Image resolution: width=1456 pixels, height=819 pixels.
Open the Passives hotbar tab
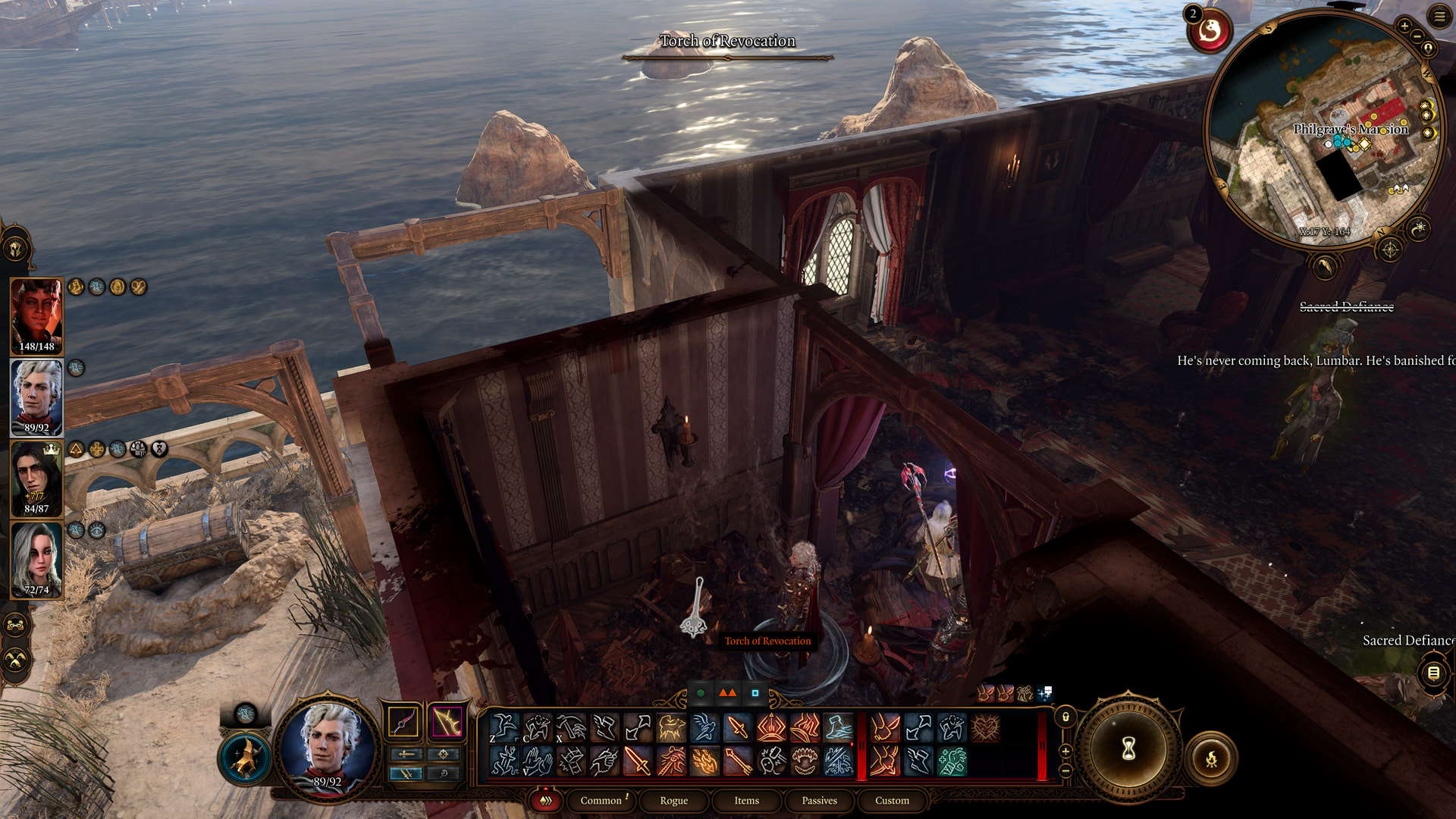point(819,800)
